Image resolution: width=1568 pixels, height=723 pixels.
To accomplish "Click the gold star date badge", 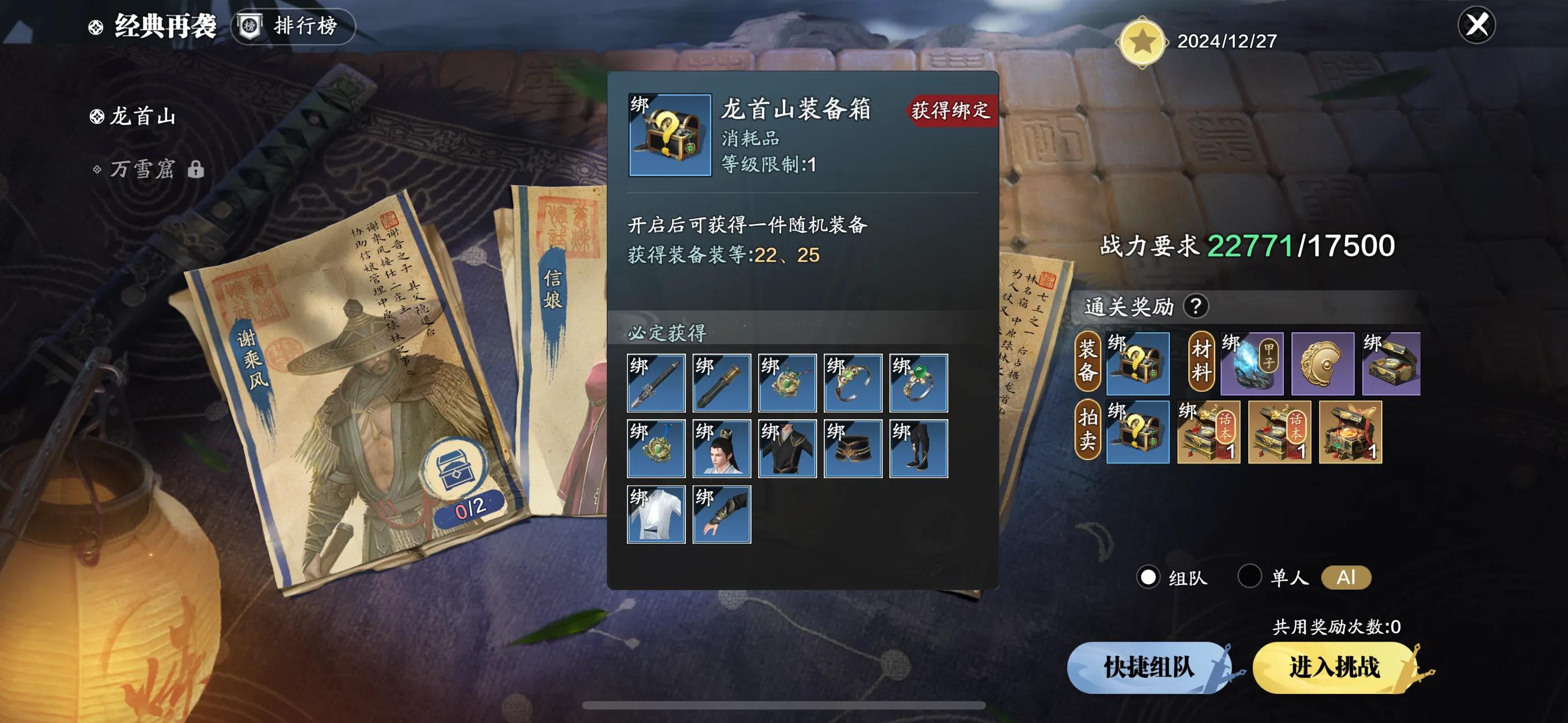I will tap(1142, 41).
